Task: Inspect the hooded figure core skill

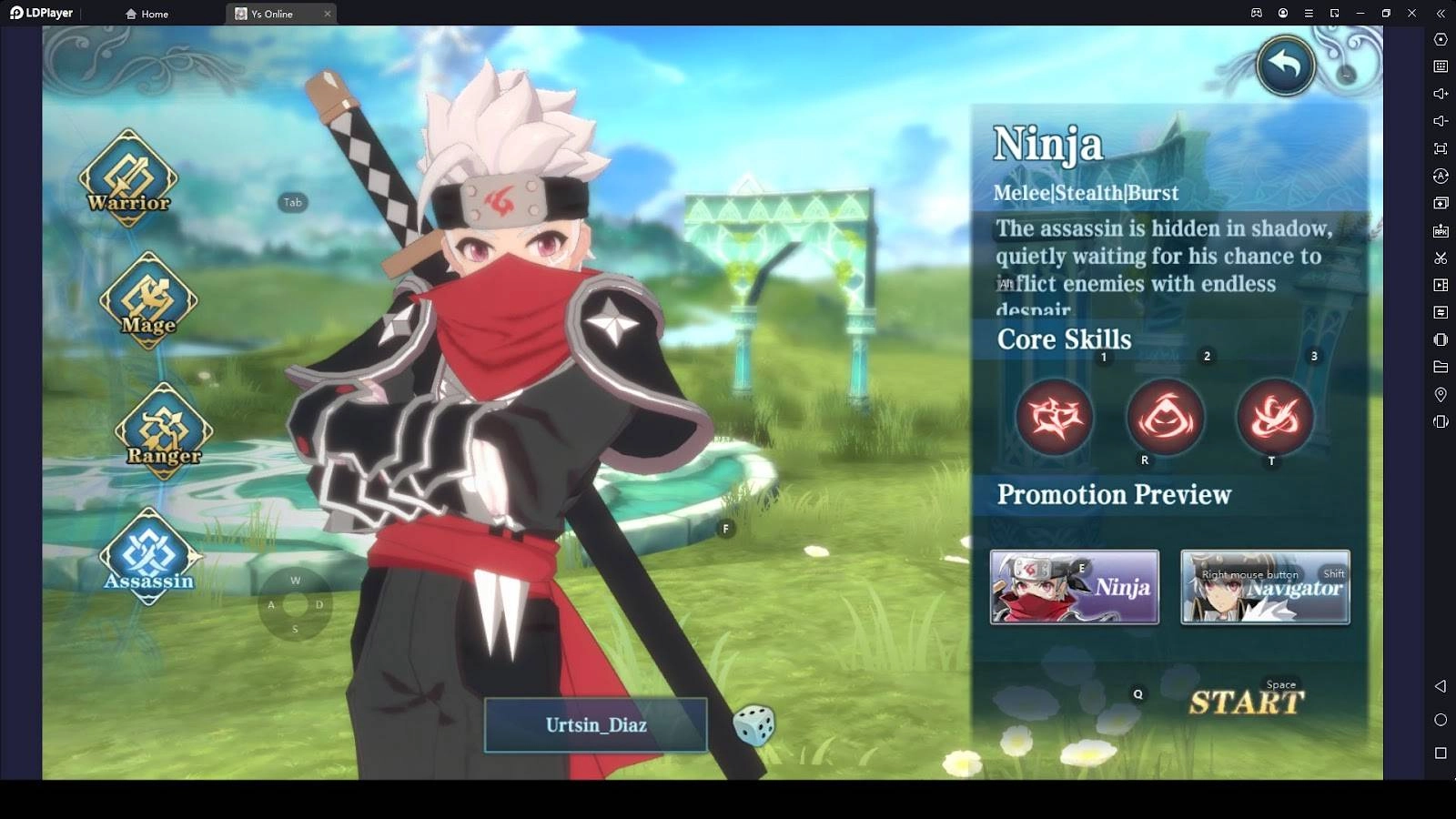Action: click(x=1165, y=417)
